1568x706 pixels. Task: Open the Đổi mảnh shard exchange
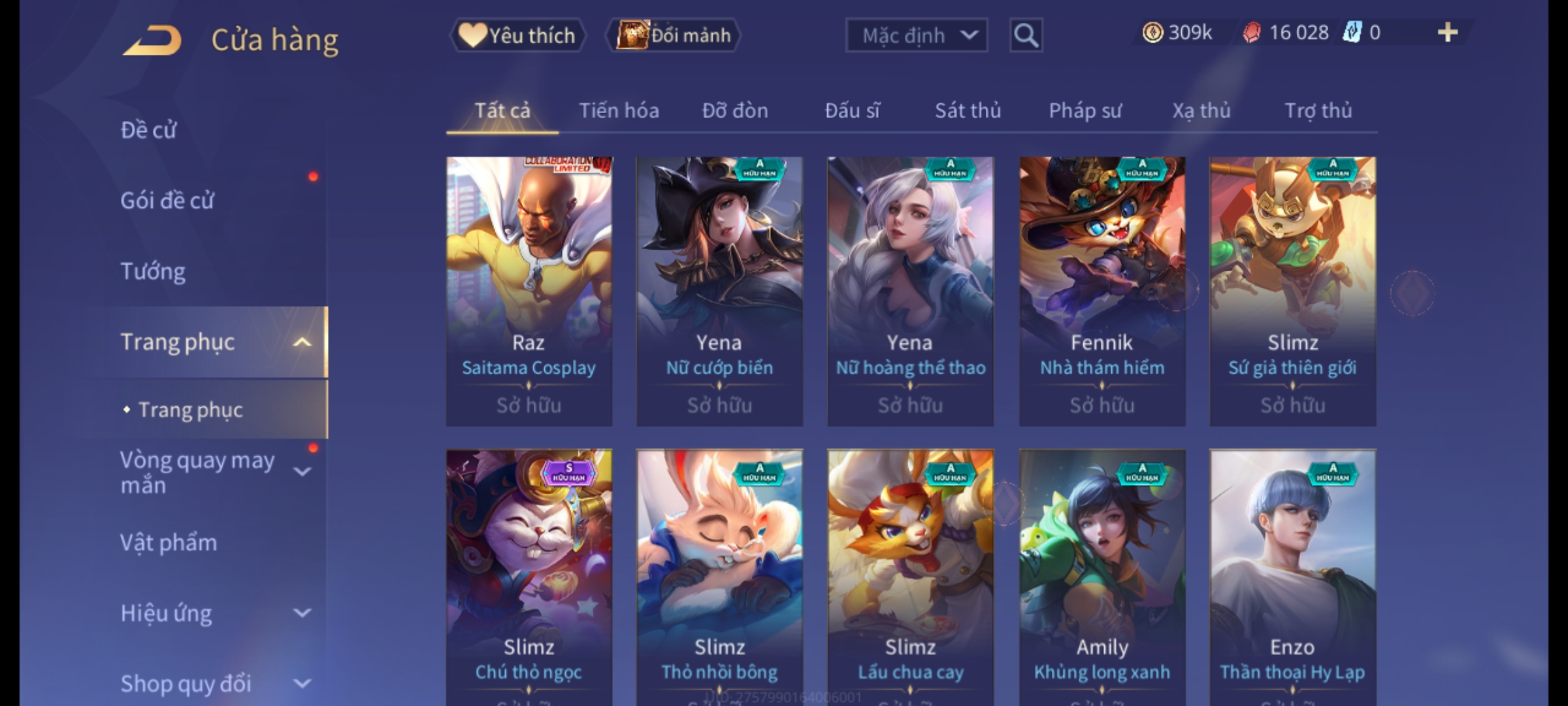(674, 35)
